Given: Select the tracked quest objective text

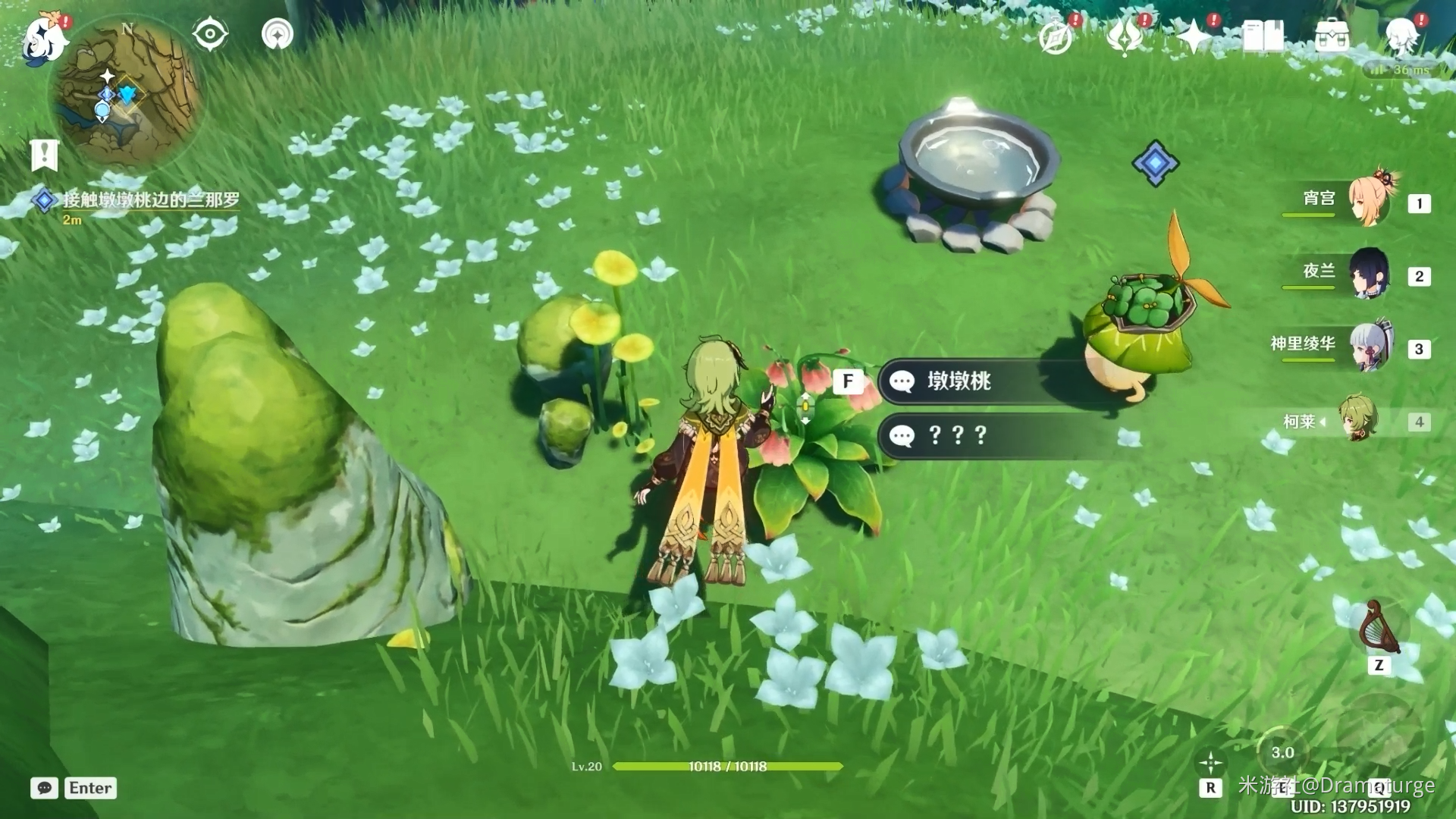Looking at the screenshot, I should (x=150, y=200).
